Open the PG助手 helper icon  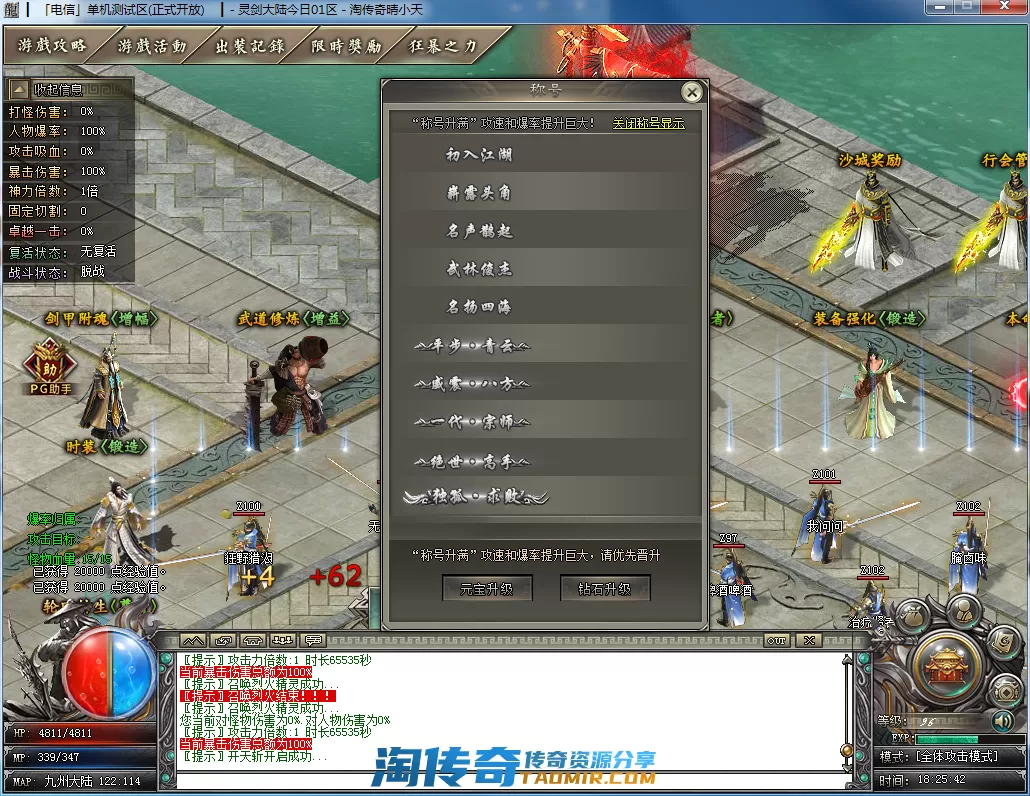[x=49, y=363]
